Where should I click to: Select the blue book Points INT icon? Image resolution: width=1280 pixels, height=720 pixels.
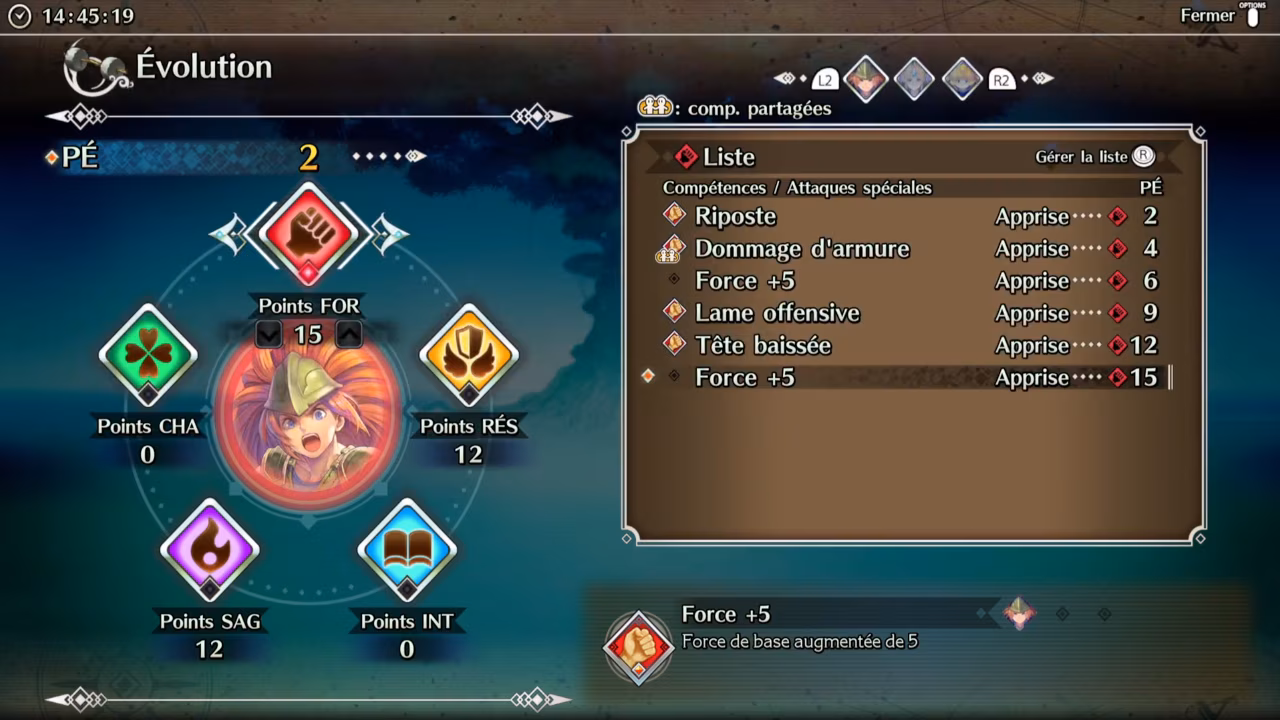click(x=407, y=549)
